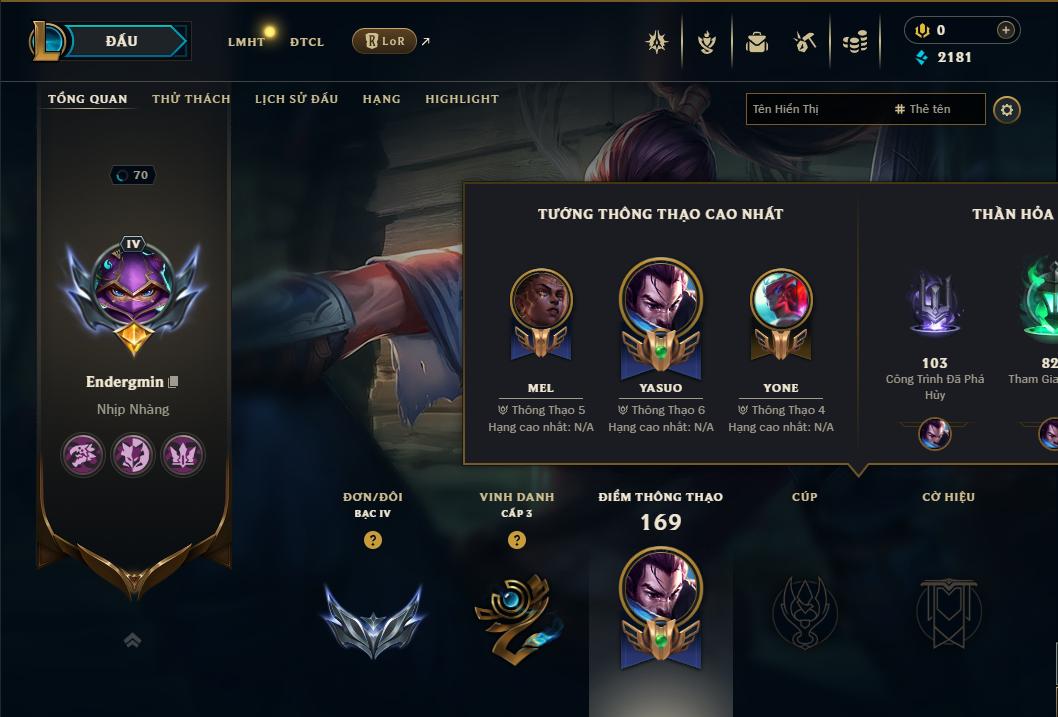Screen dimensions: 1058x717
Task: Launch the LoR link button
Action: coord(385,41)
